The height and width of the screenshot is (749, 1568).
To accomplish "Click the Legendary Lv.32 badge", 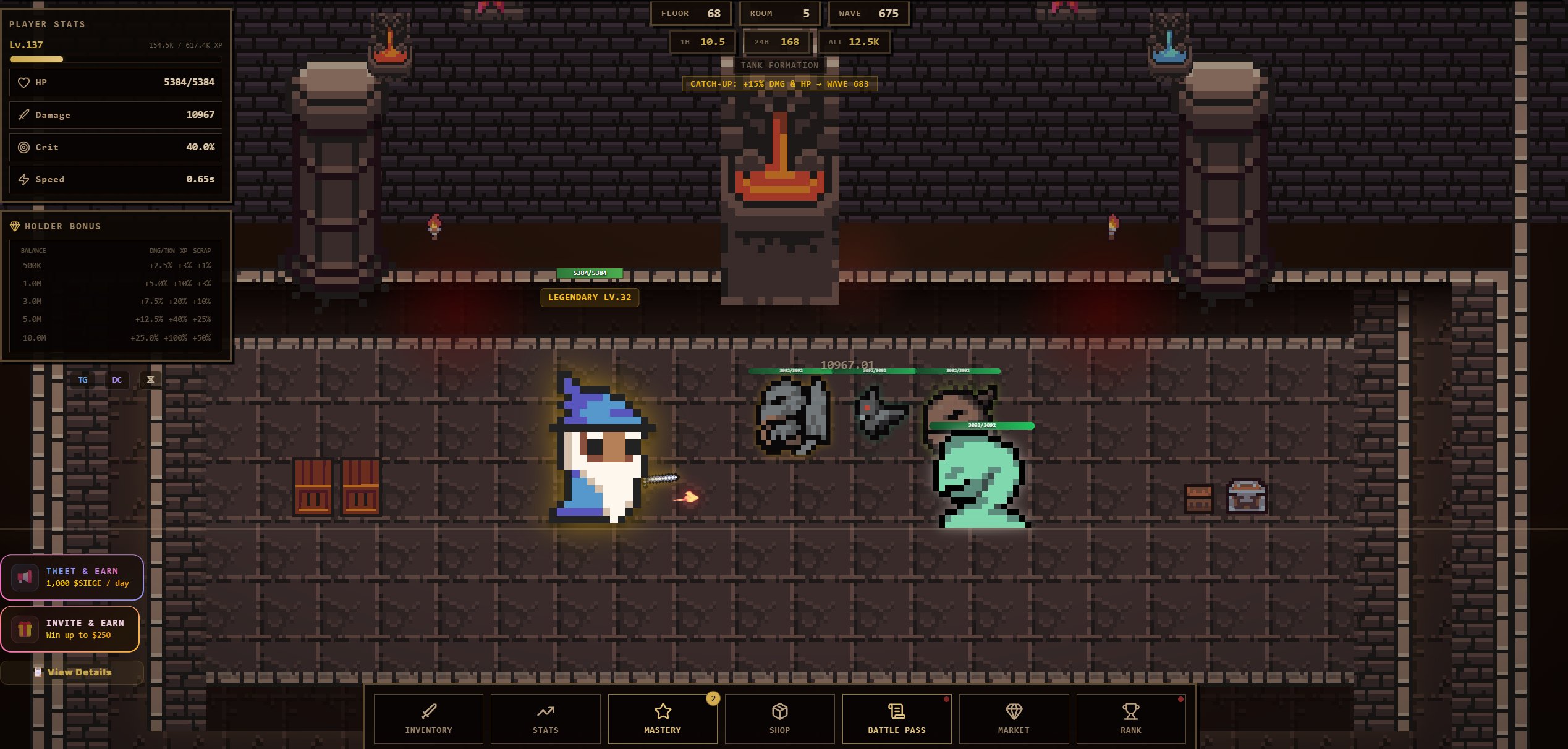I will click(590, 297).
